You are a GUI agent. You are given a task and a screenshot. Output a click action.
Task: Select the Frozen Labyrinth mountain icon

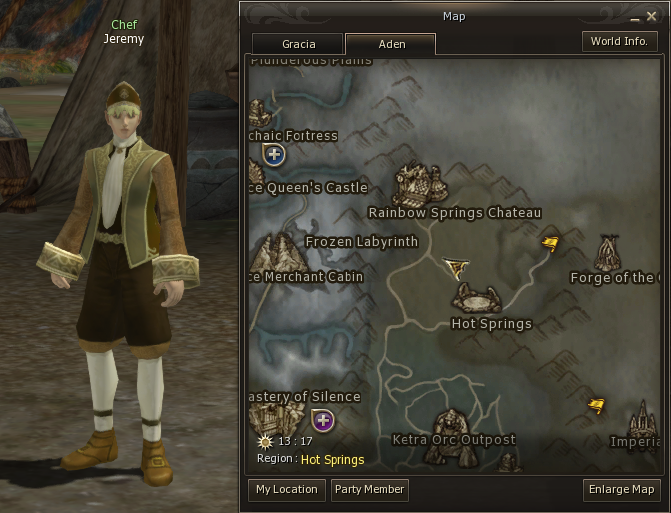pos(278,253)
